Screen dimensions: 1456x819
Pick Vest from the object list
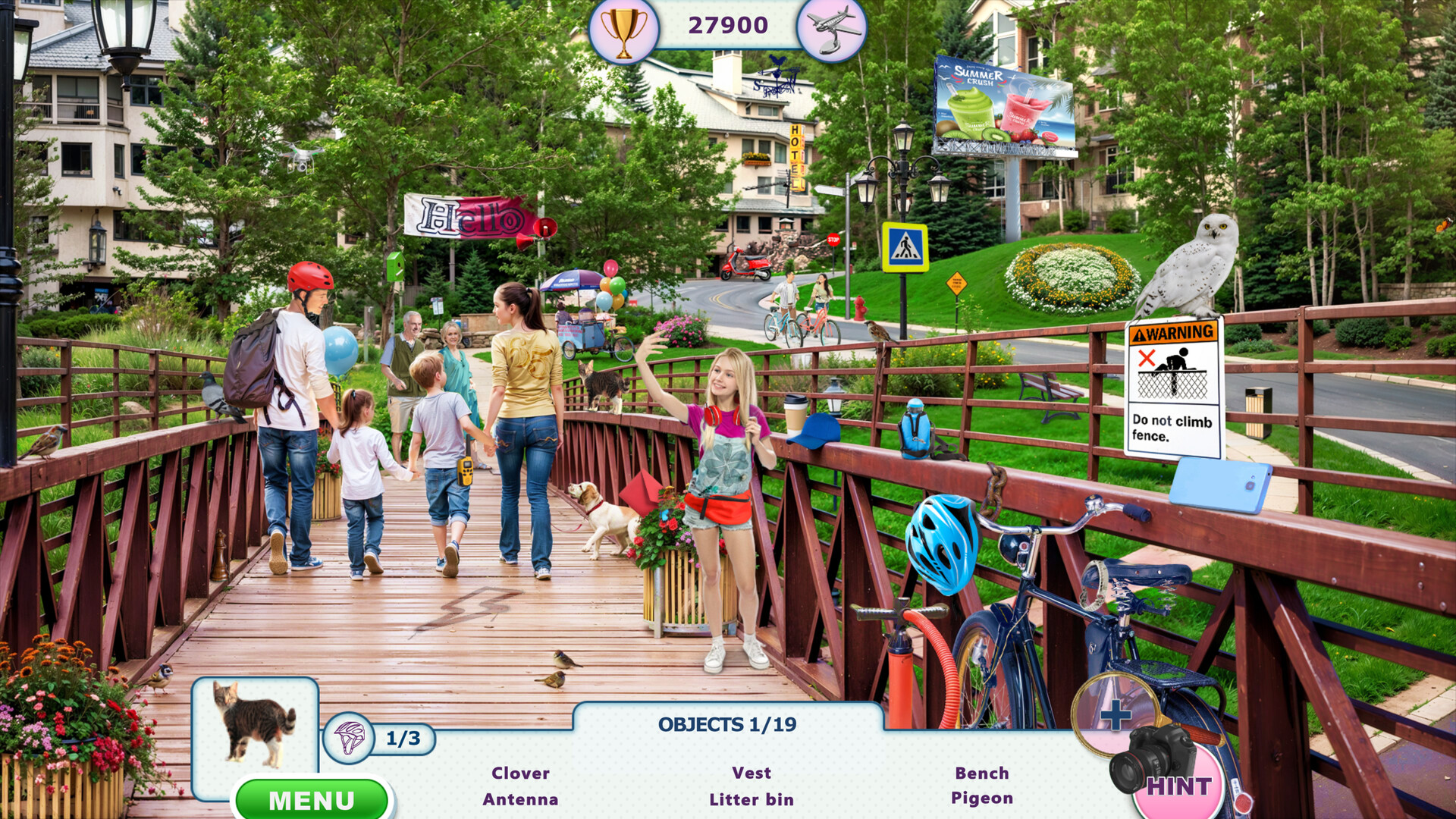coord(752,773)
